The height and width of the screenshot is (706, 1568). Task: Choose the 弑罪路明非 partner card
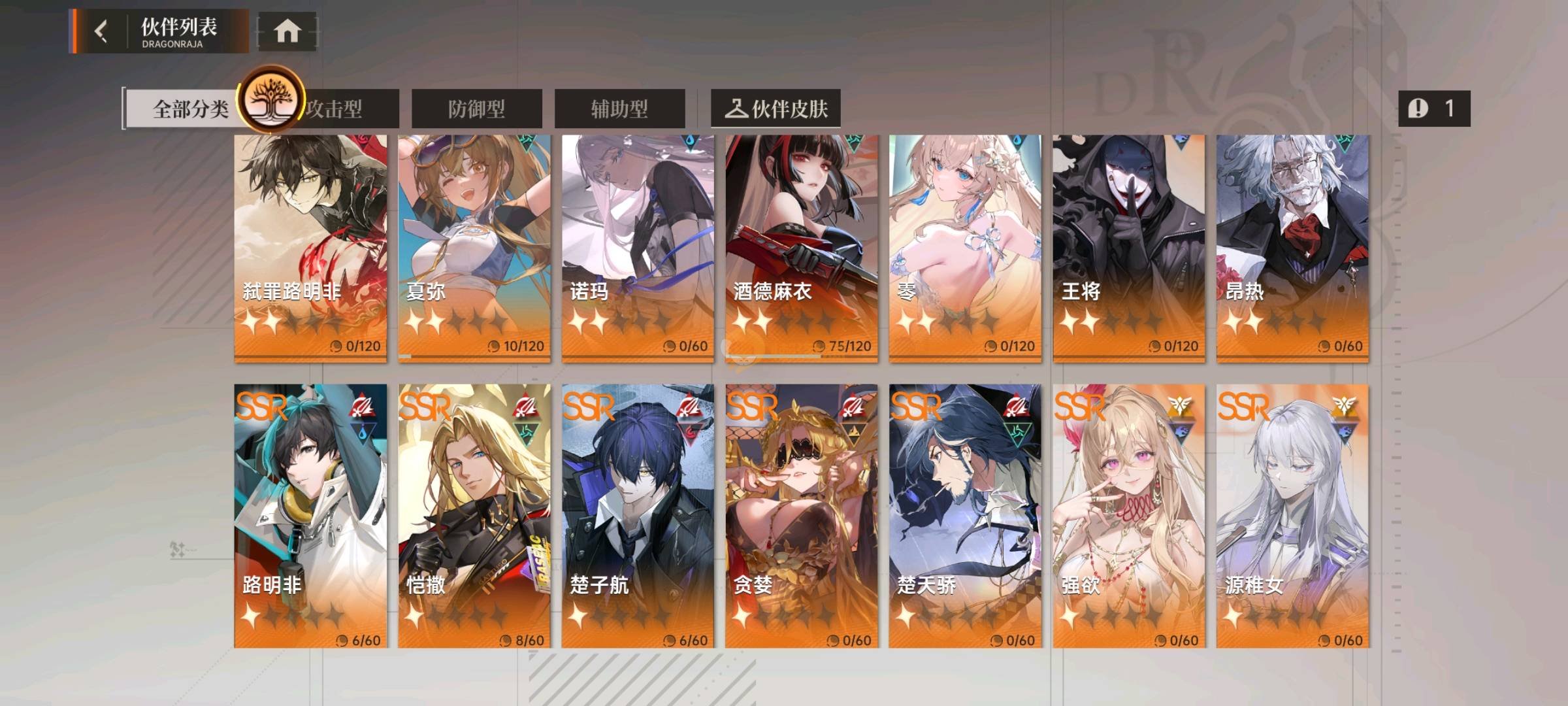pos(310,247)
